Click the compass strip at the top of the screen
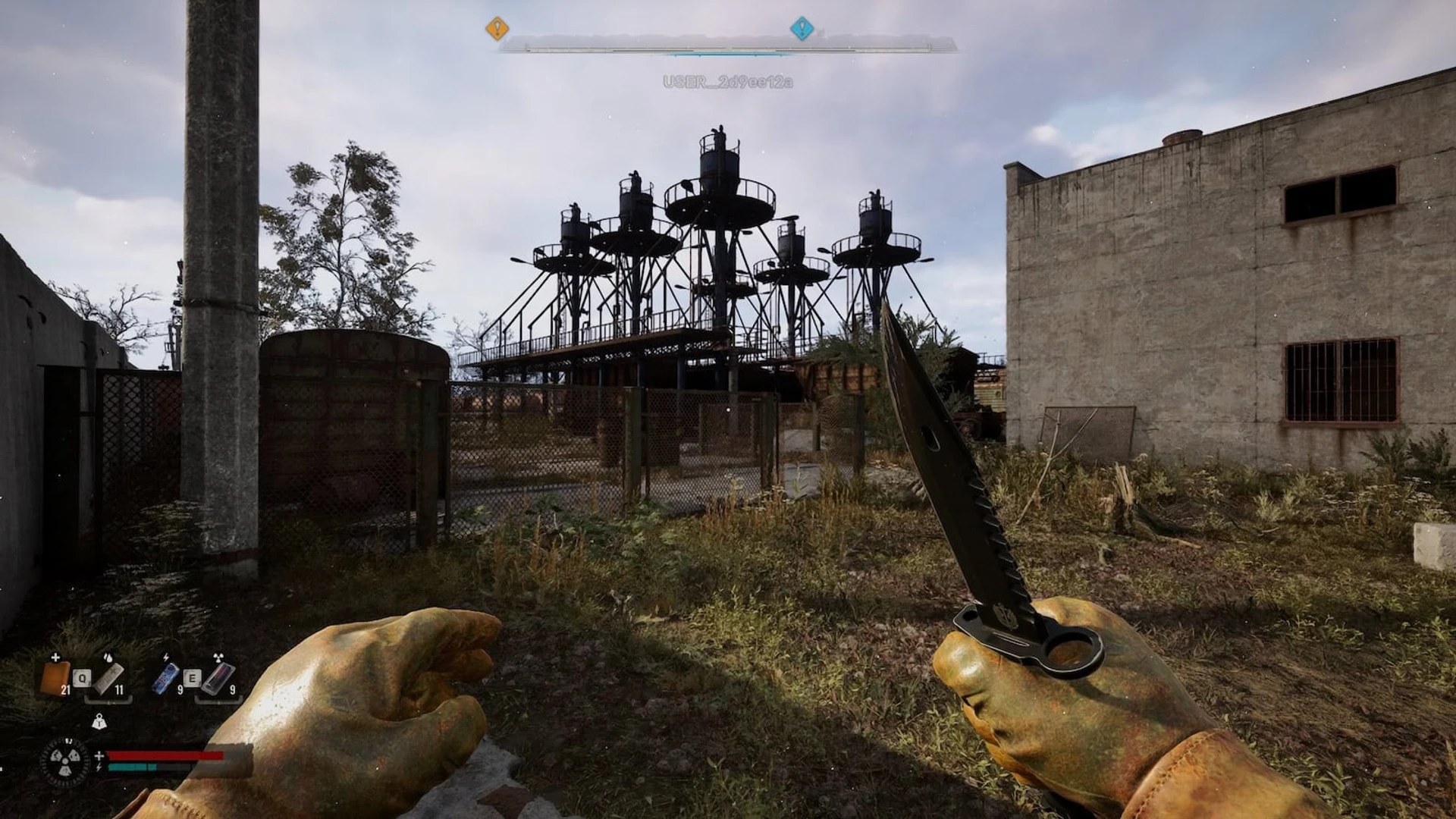Viewport: 1456px width, 819px height. coord(728,48)
